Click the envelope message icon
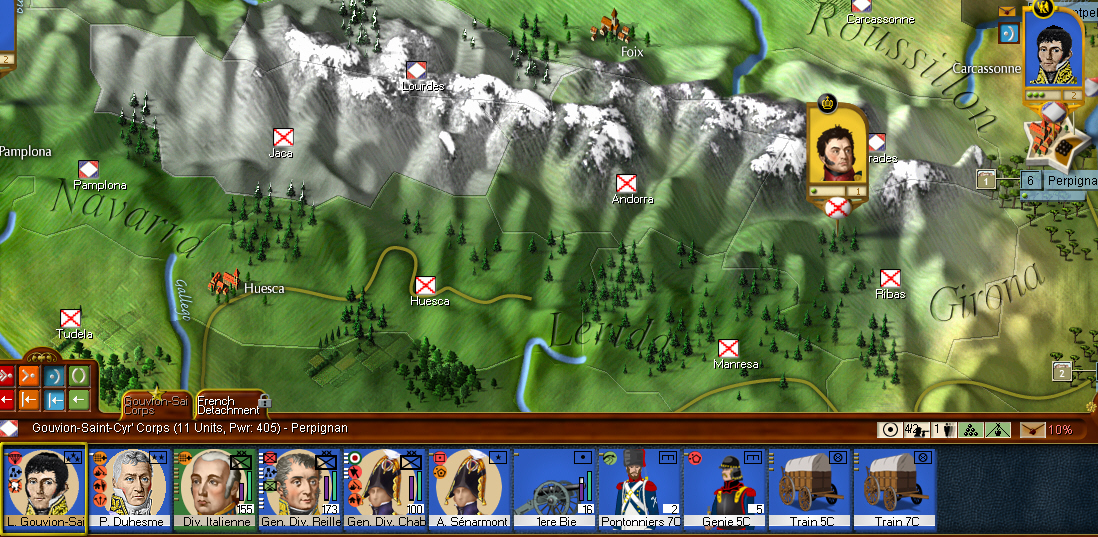The width and height of the screenshot is (1098, 537). point(1007,11)
